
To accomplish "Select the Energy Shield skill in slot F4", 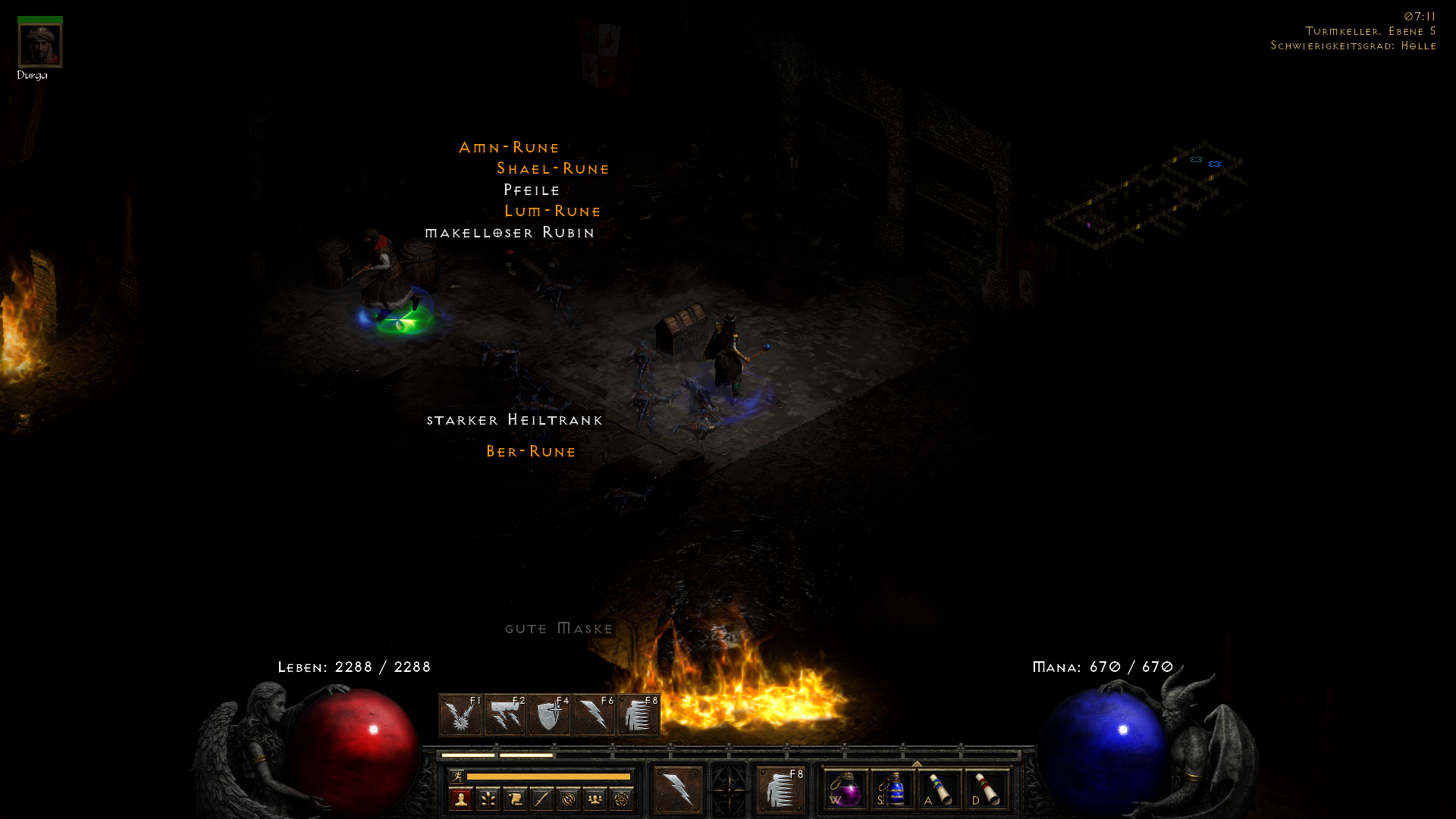I will 548,714.
